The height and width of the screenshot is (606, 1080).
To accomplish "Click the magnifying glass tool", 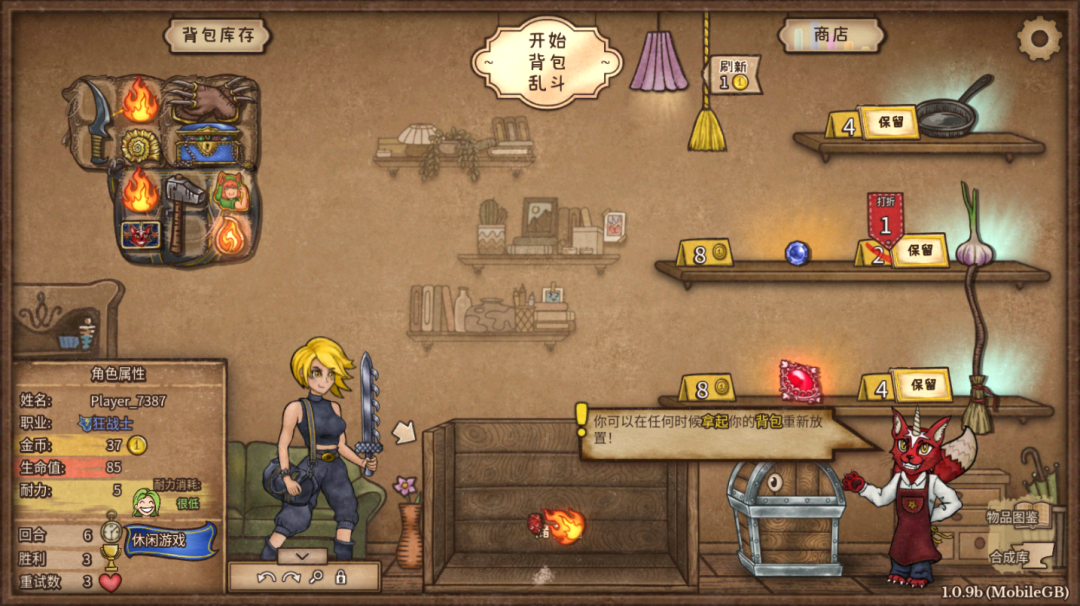I will 316,577.
